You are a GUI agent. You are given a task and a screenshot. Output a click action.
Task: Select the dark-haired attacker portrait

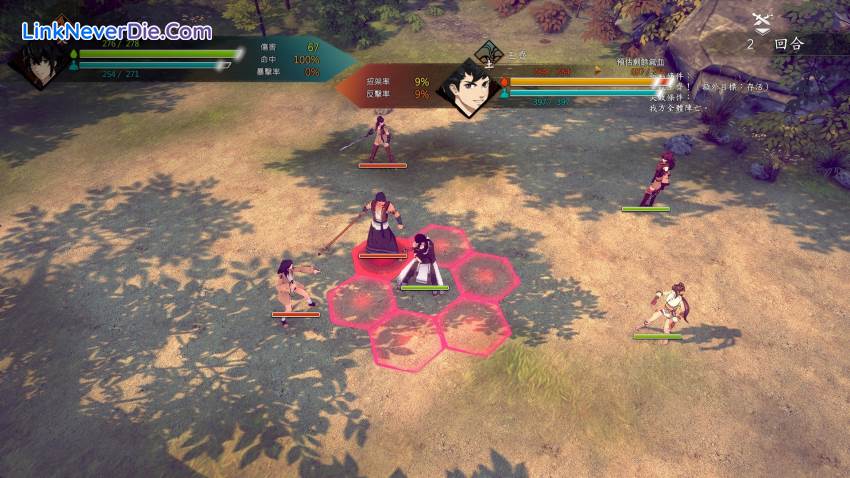(x=40, y=62)
